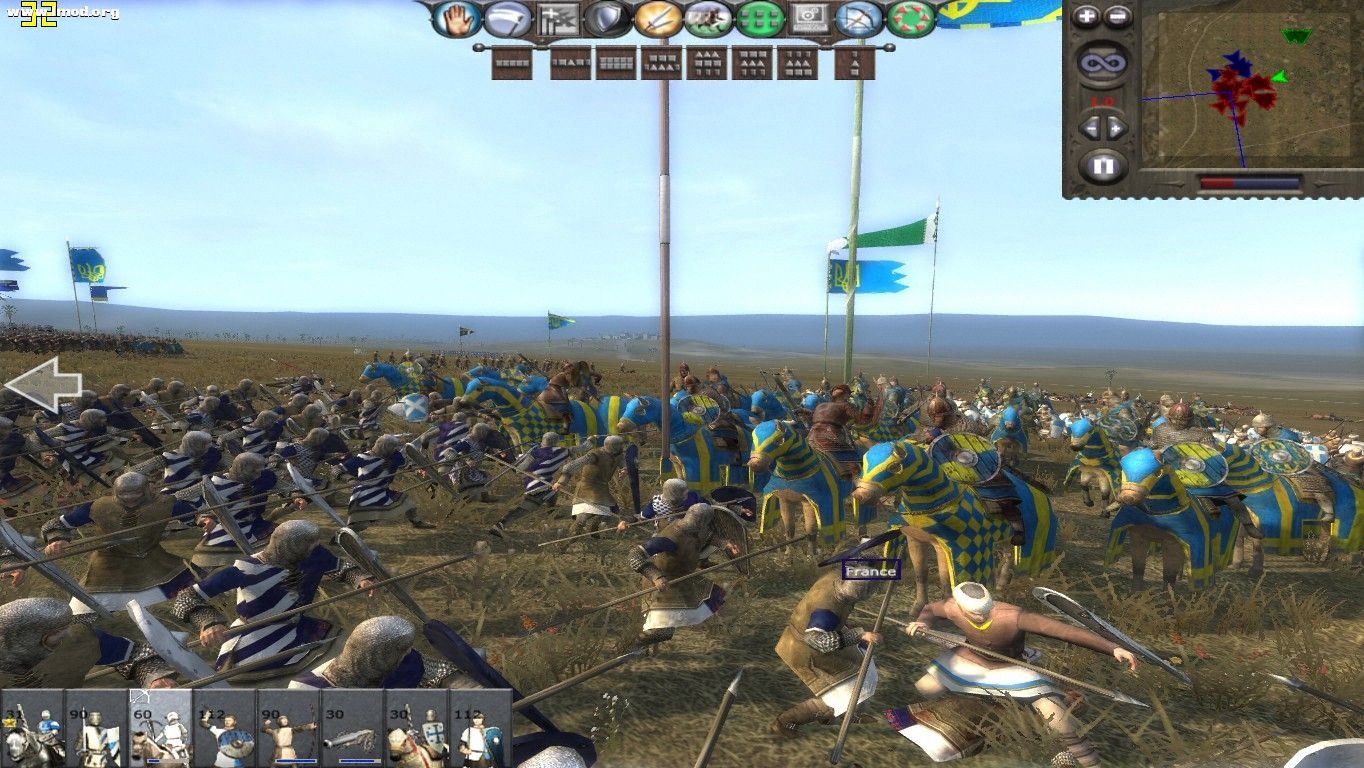This screenshot has height=768, width=1364.
Task: Toggle fire at will with the bow icon
Action: click(x=861, y=17)
